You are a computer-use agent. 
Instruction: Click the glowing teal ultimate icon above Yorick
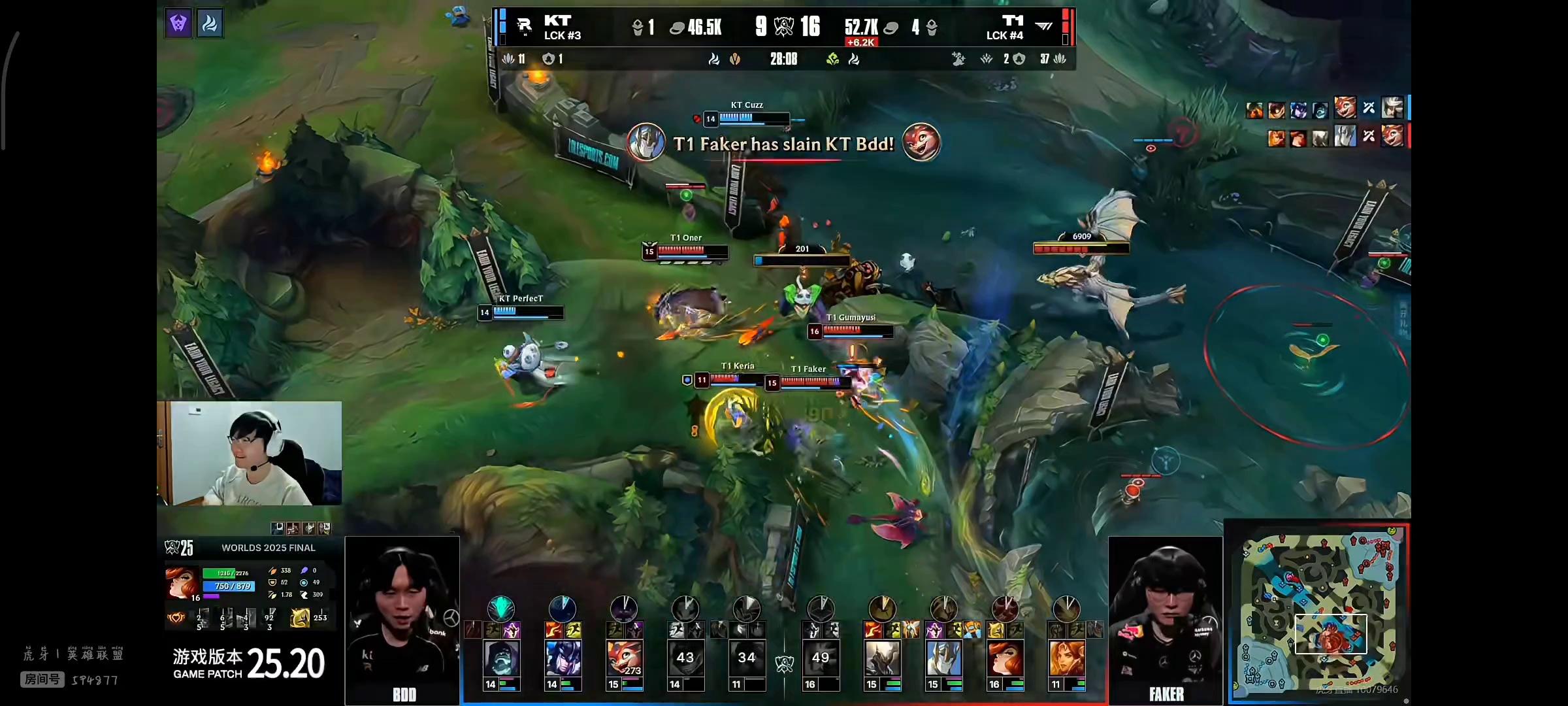point(501,609)
